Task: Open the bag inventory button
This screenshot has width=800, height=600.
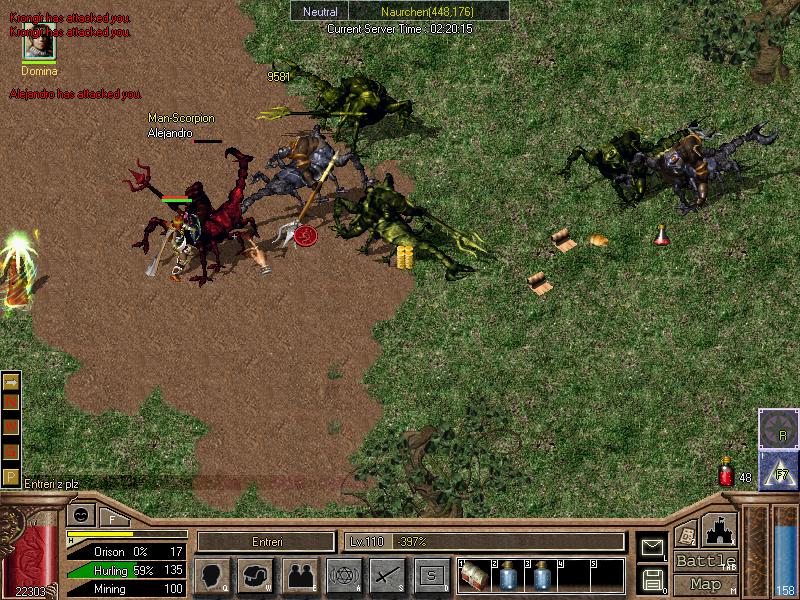Action: 256,576
